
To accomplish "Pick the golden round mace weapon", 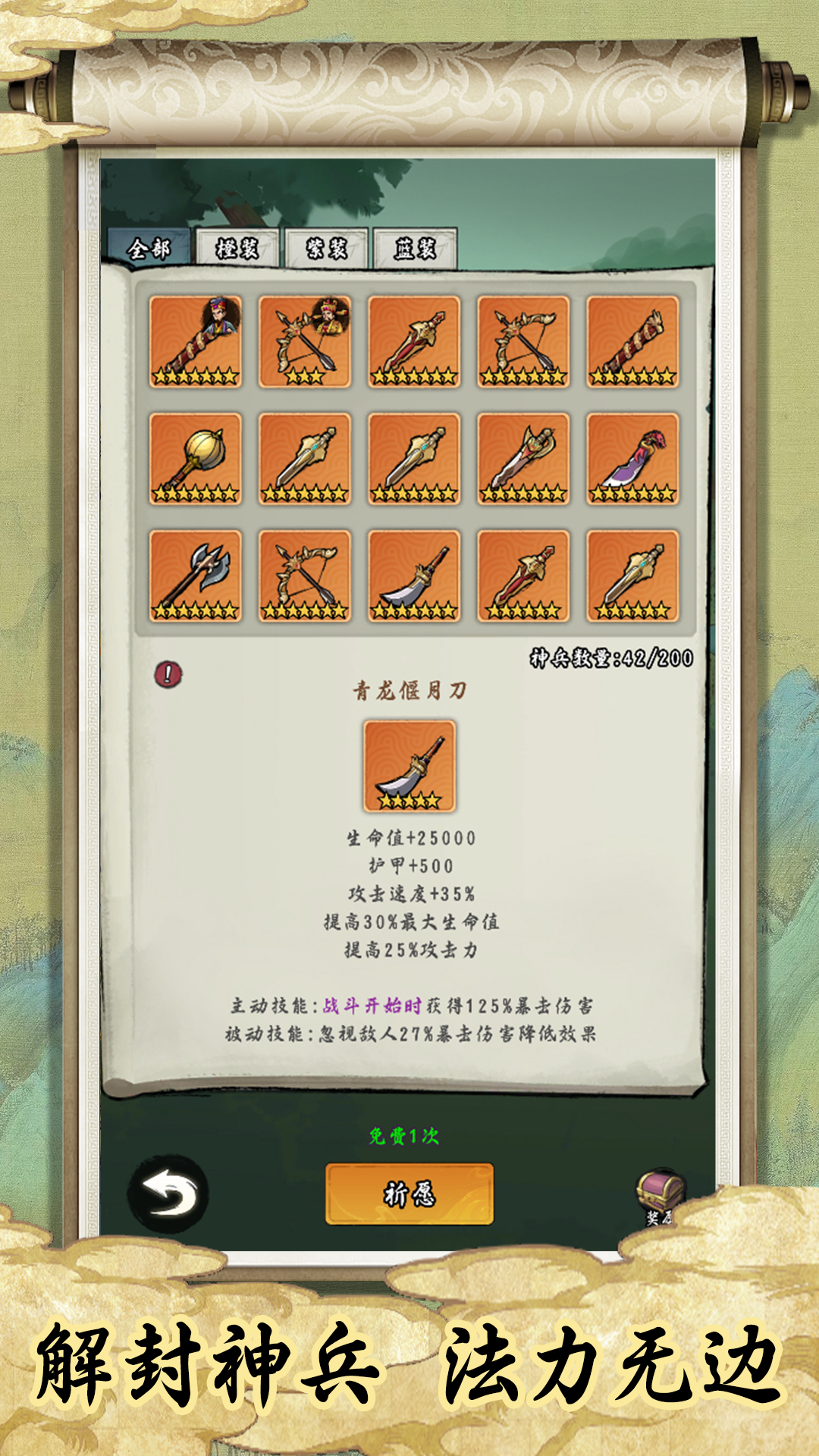I will [196, 459].
